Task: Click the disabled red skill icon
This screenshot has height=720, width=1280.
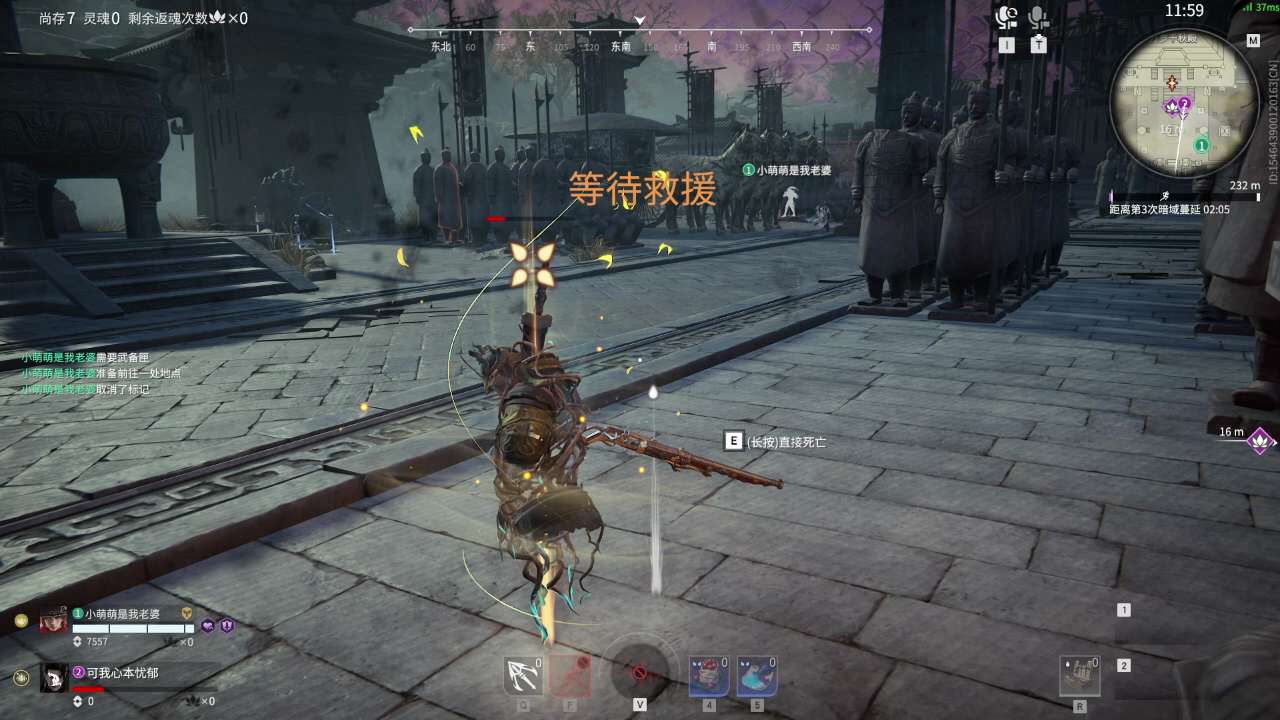Action: point(570,676)
